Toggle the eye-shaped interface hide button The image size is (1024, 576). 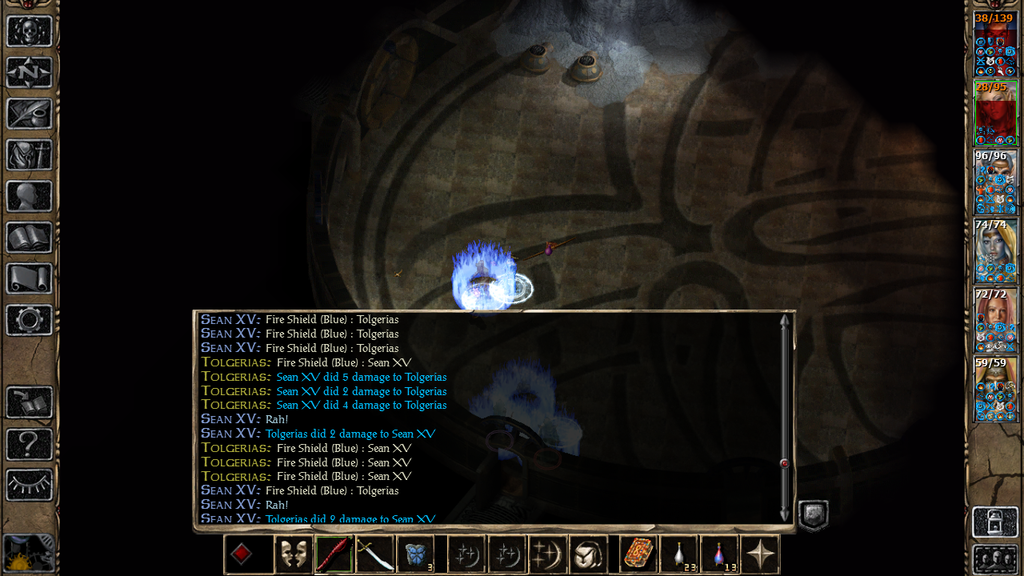29,484
